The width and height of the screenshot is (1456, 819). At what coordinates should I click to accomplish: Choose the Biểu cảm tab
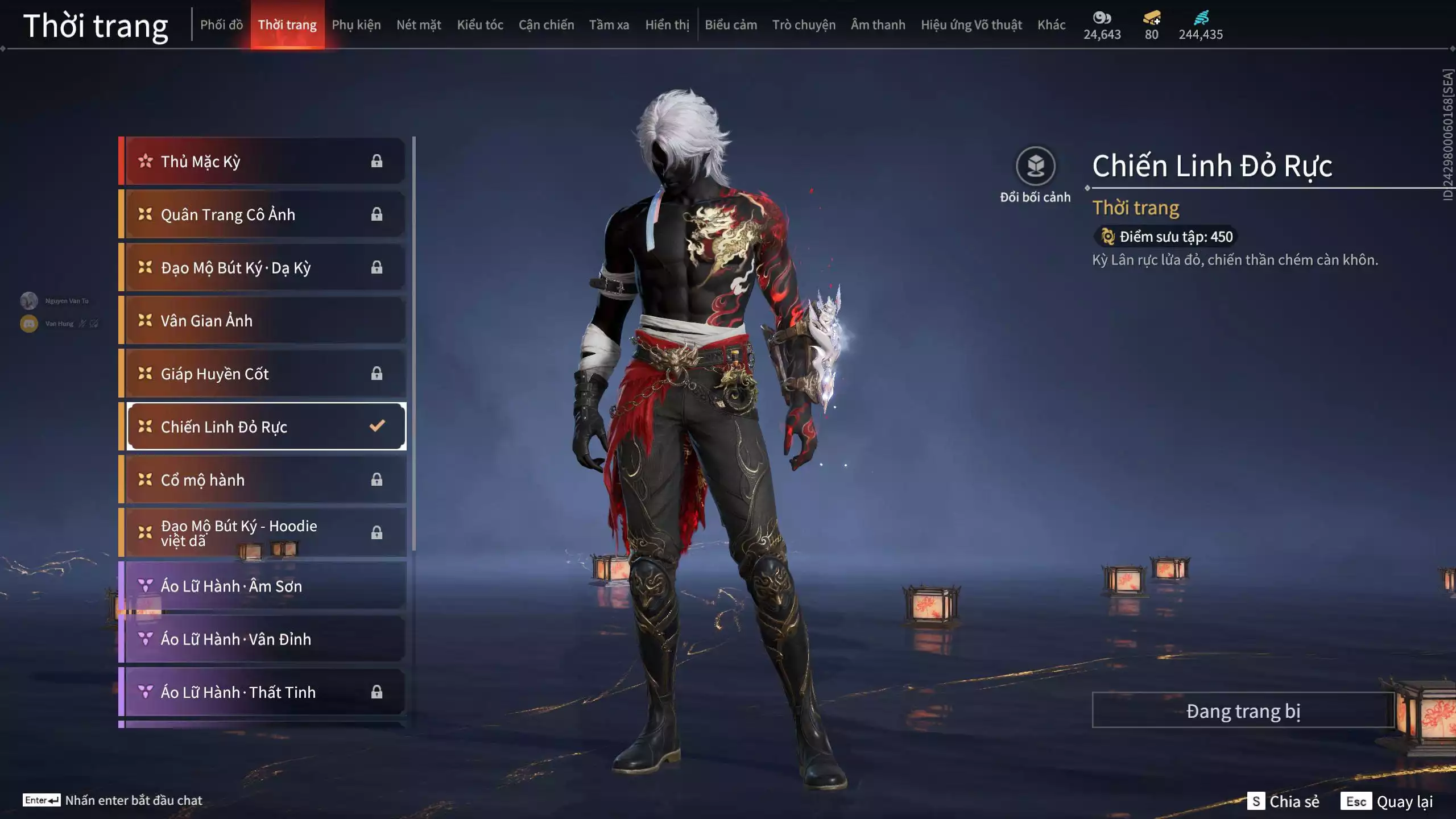pos(731,25)
